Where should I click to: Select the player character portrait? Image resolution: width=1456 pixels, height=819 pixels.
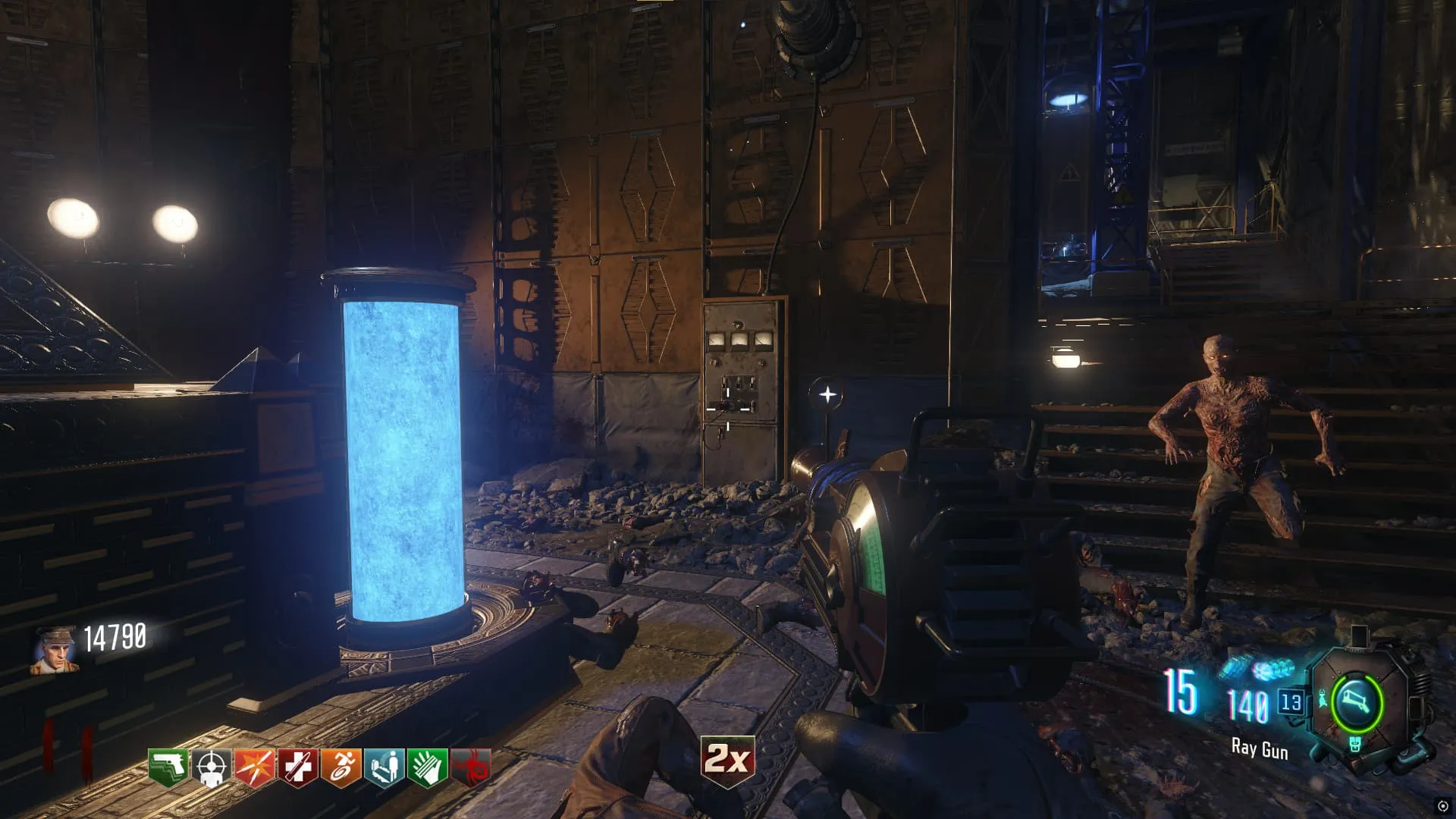click(x=54, y=651)
